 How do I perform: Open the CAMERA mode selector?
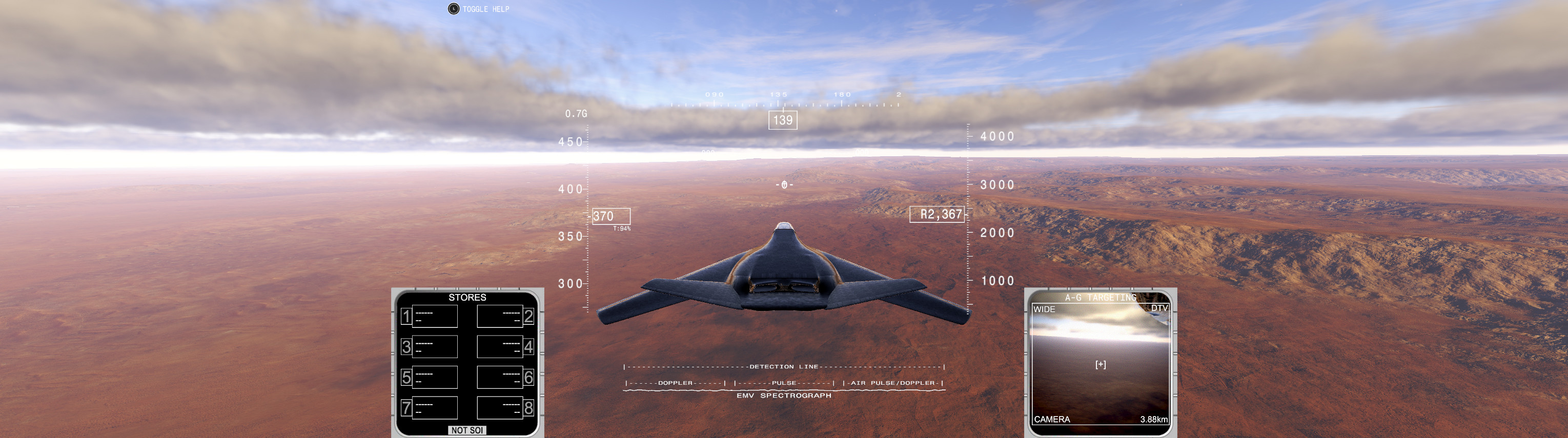[x=1053, y=420]
